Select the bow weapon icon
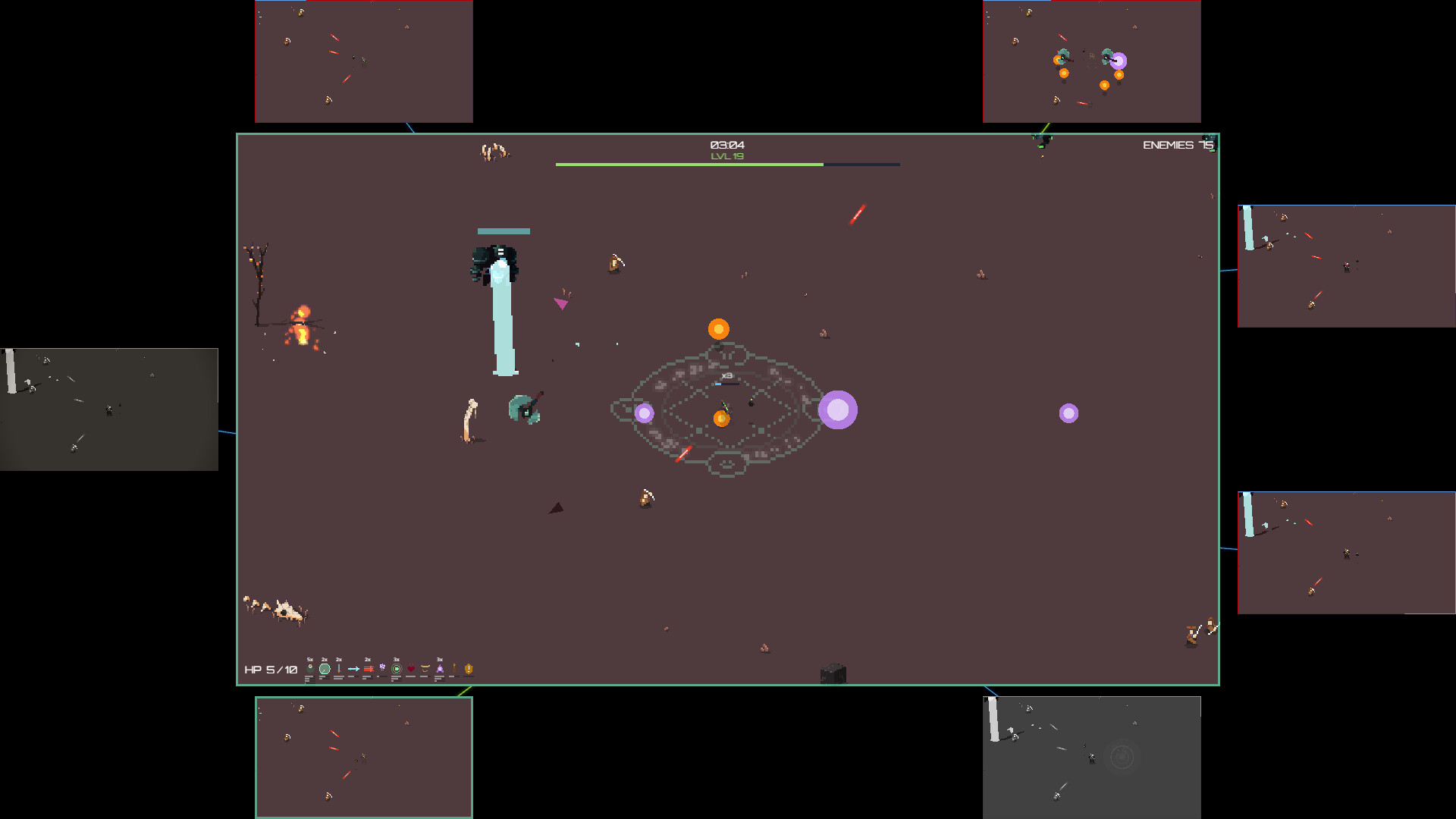This screenshot has width=1456, height=819. click(x=425, y=669)
